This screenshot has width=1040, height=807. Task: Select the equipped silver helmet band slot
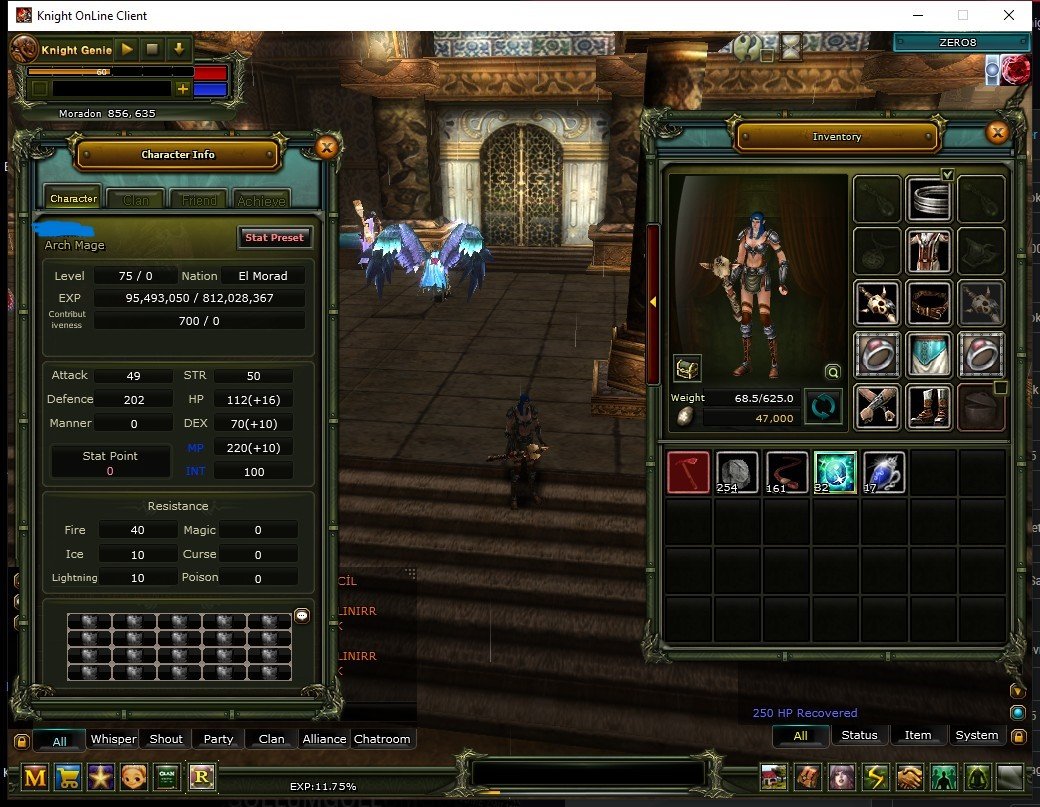click(929, 198)
